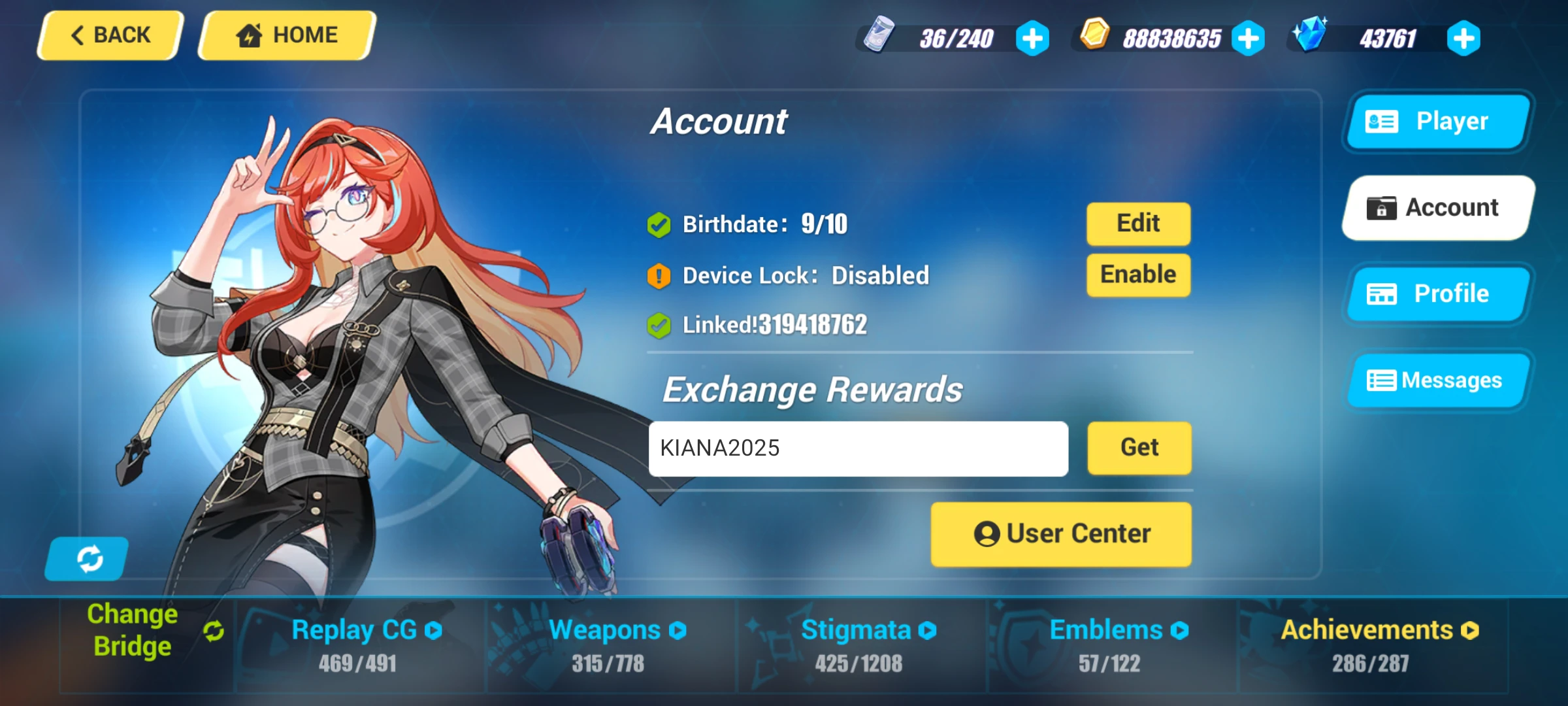The width and height of the screenshot is (1568, 706).
Task: Click the stamina canister icon
Action: tap(880, 36)
